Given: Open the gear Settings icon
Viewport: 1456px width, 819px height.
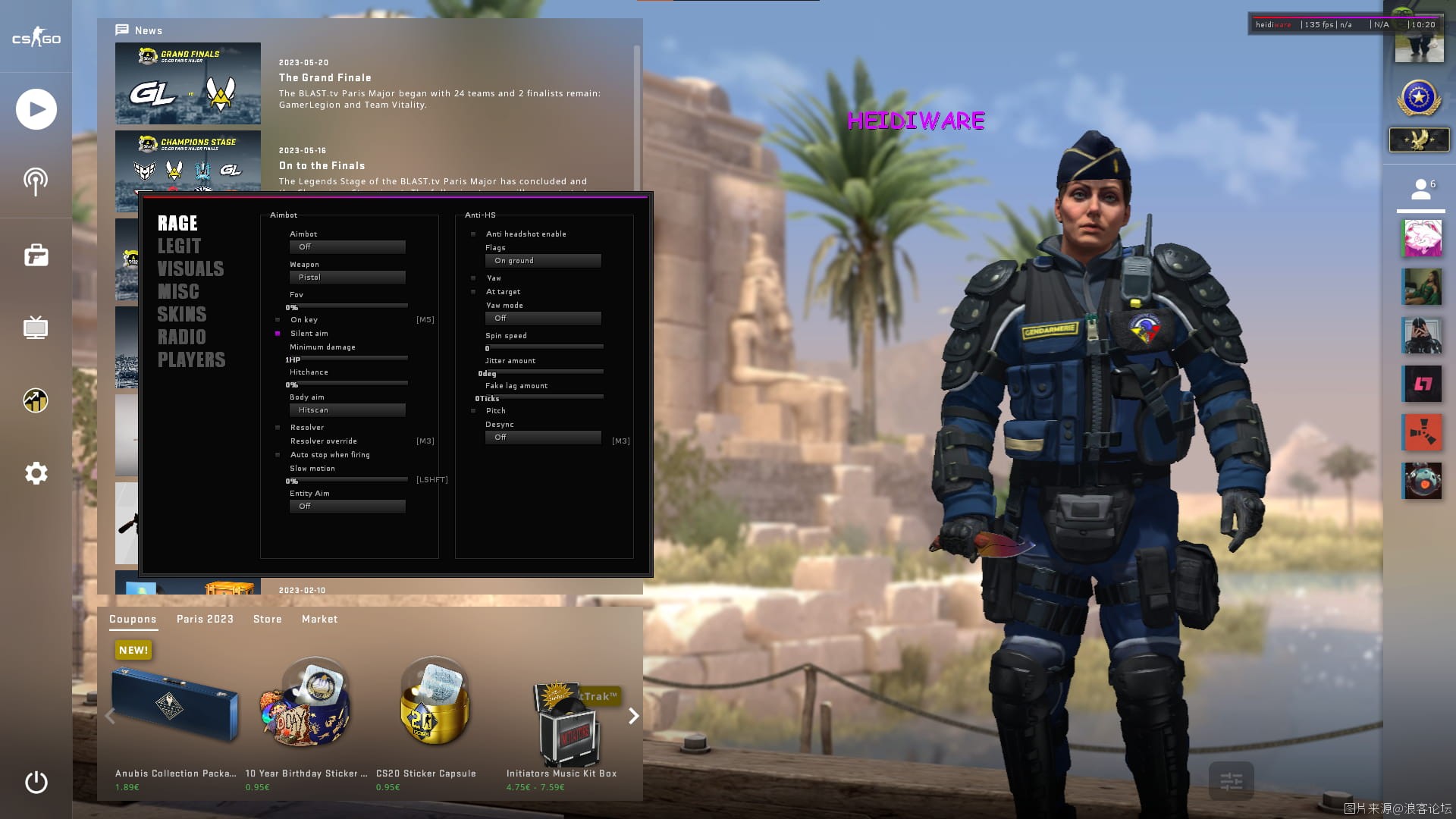Looking at the screenshot, I should (36, 474).
